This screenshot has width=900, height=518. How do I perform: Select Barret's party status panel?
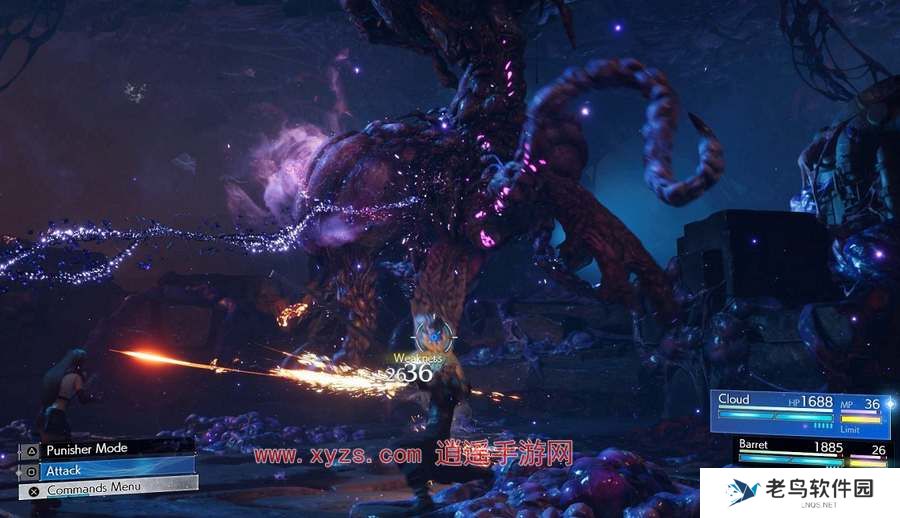(x=810, y=450)
